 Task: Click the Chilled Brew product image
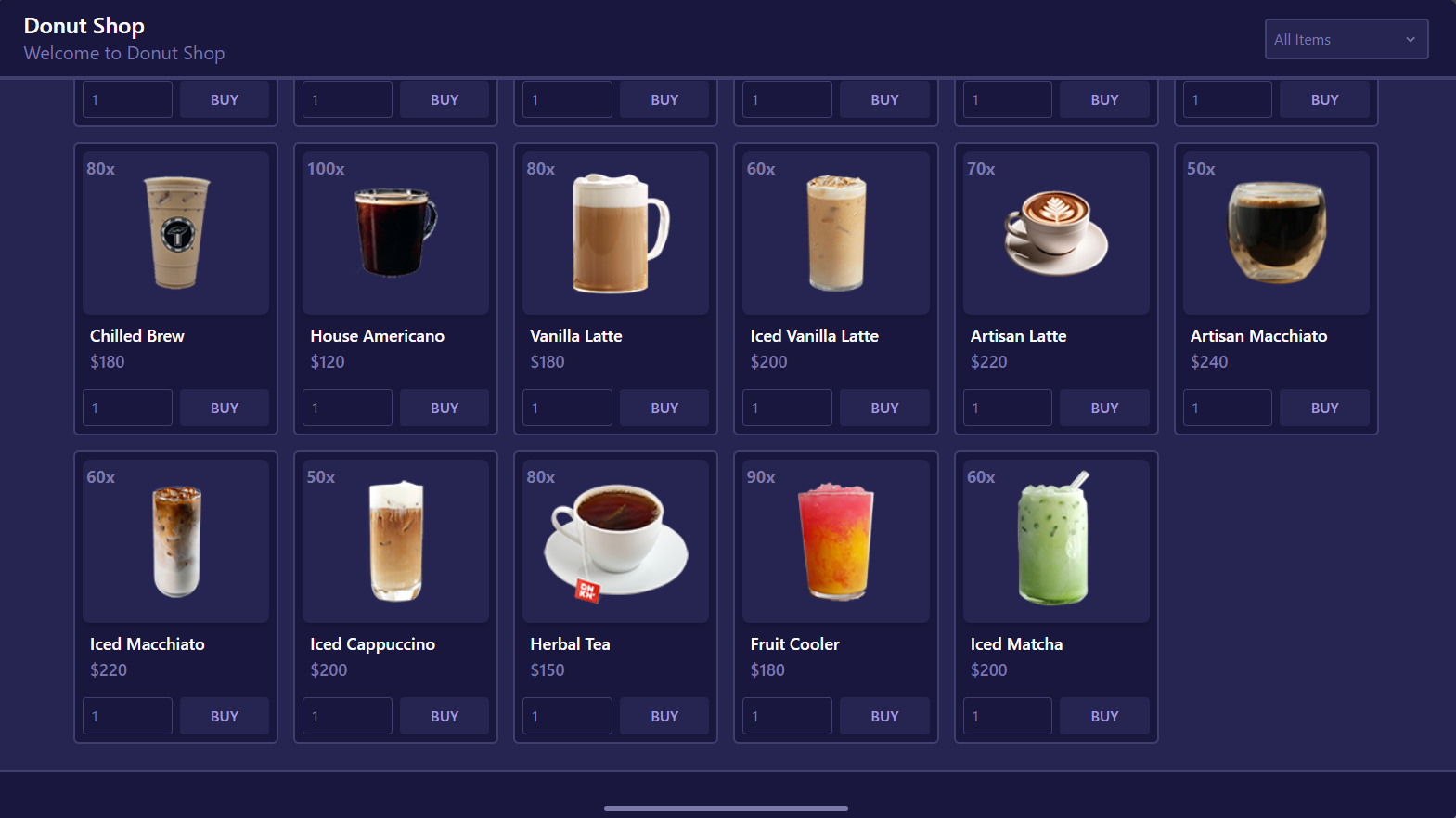coord(175,232)
